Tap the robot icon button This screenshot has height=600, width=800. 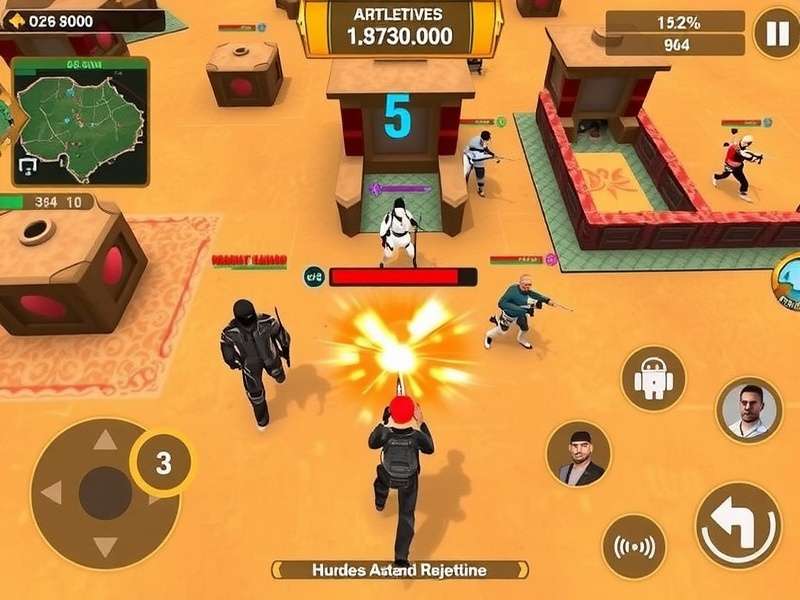pyautogui.click(x=653, y=380)
